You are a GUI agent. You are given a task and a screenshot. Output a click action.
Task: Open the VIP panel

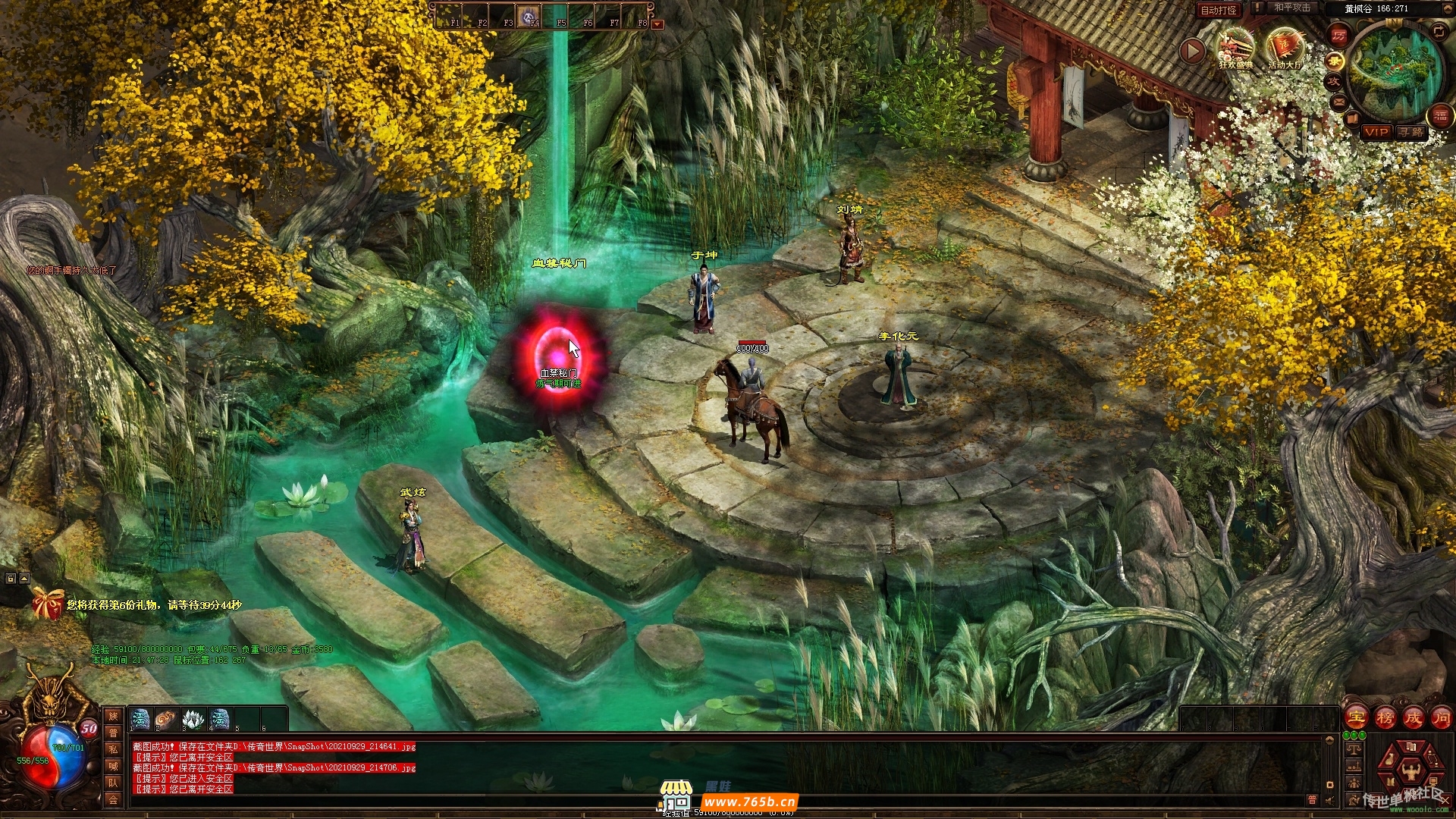[x=1376, y=132]
